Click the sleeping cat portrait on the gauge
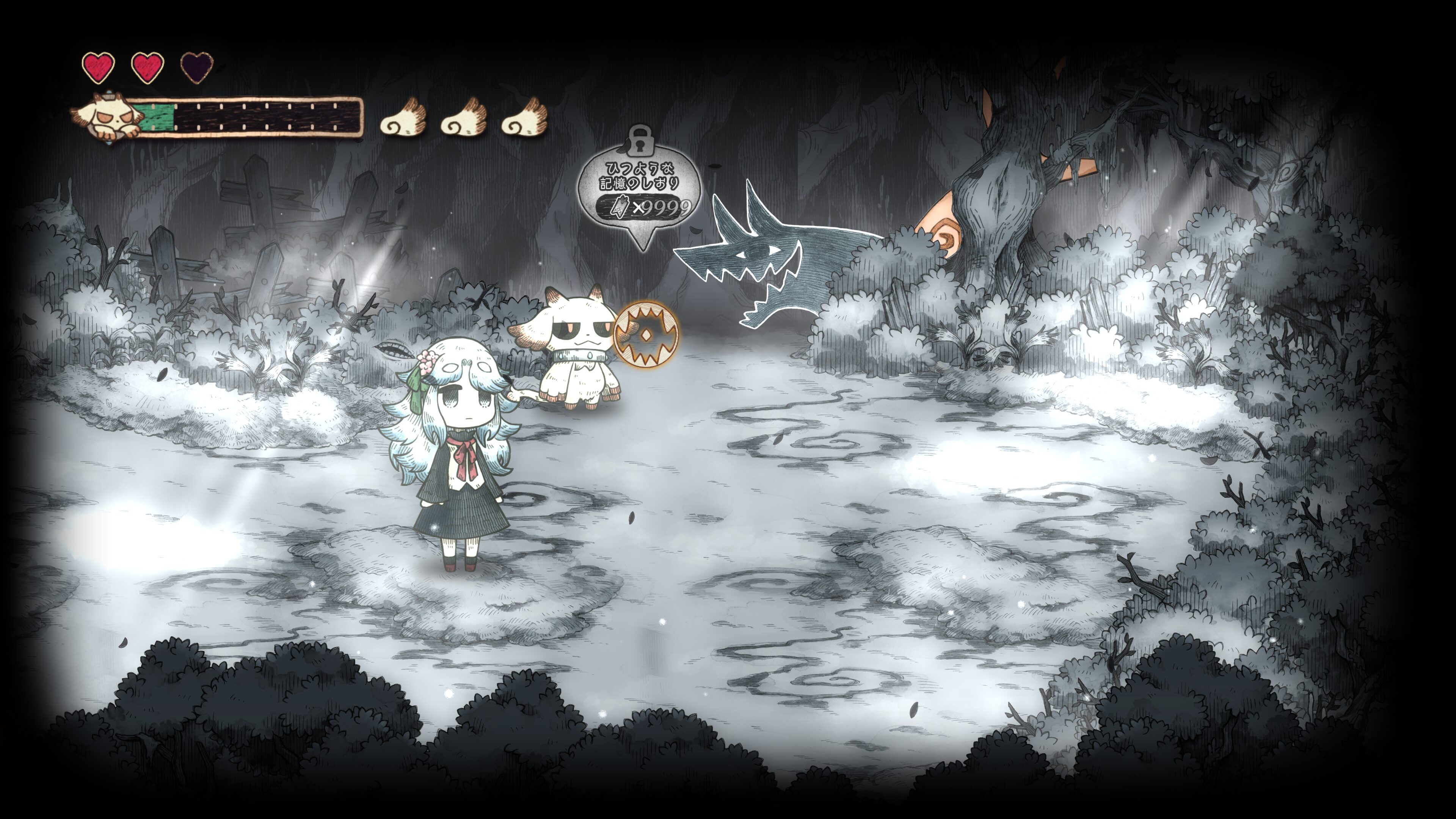 click(x=106, y=118)
